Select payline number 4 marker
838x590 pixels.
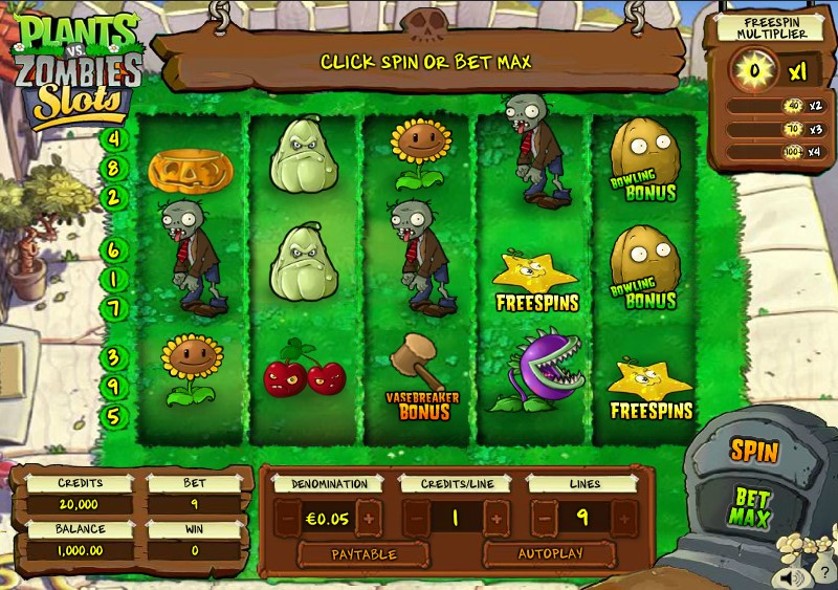click(x=114, y=139)
